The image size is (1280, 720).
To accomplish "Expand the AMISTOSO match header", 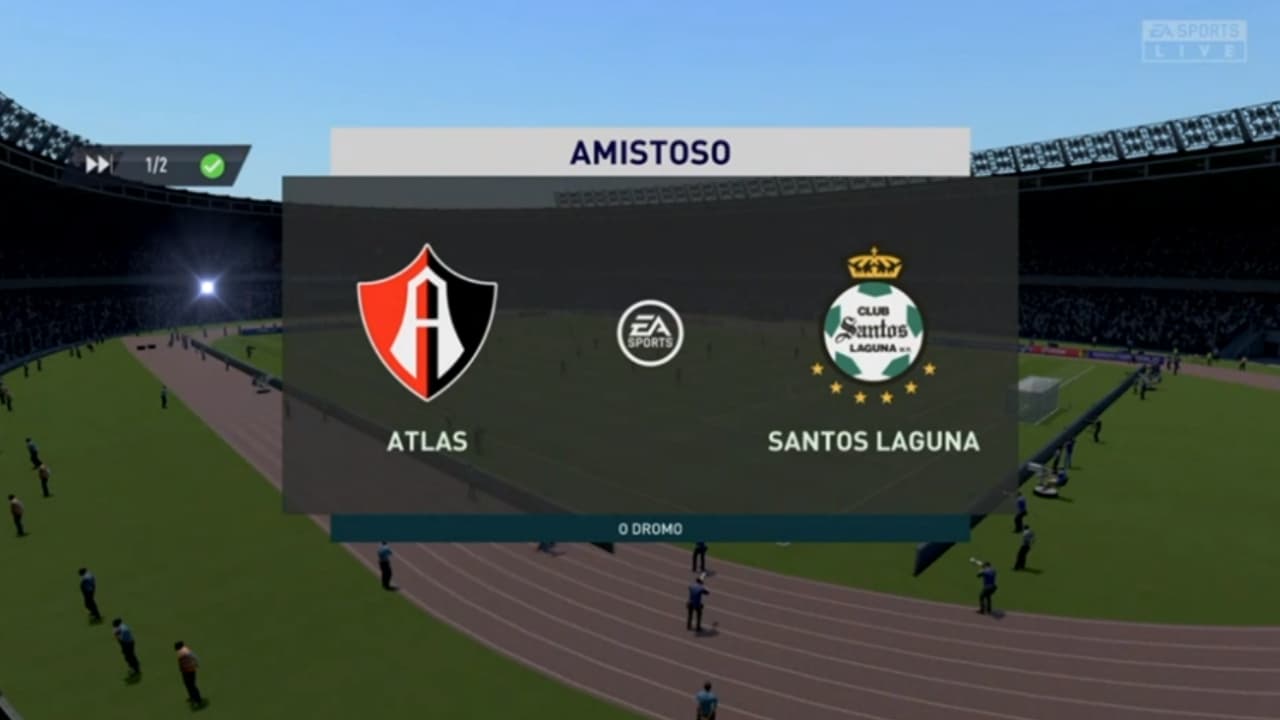I will [x=651, y=151].
